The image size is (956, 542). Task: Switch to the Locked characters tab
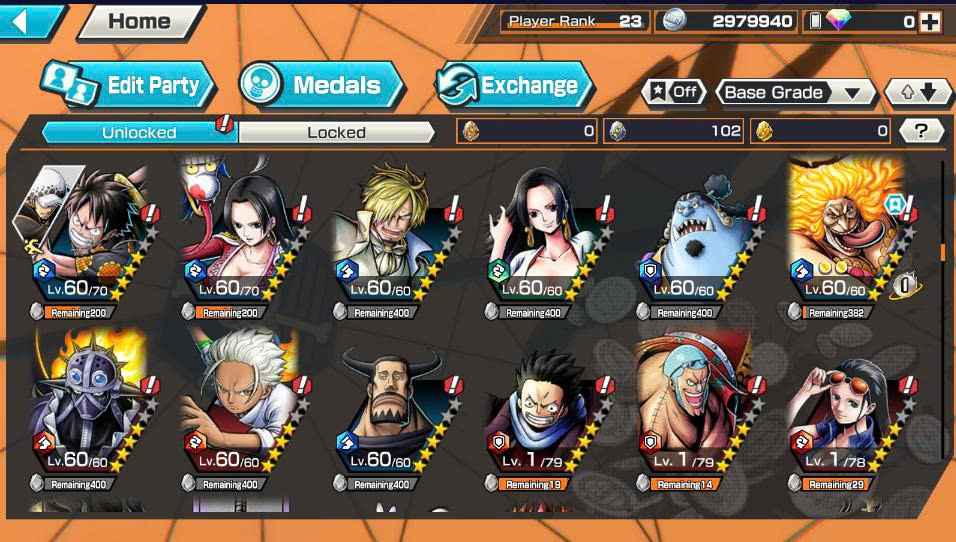(x=336, y=132)
